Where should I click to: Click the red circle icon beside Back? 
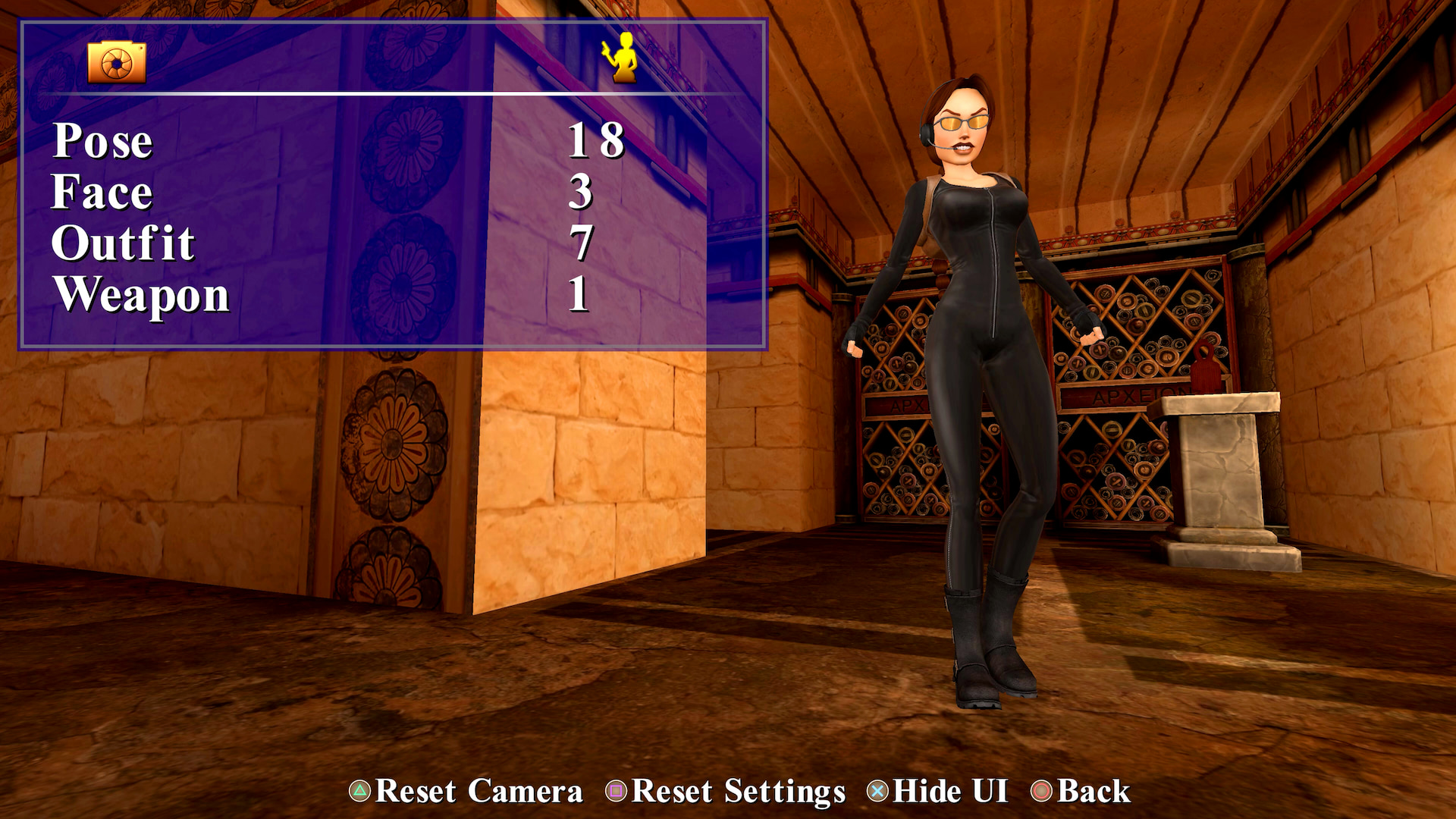click(1040, 791)
